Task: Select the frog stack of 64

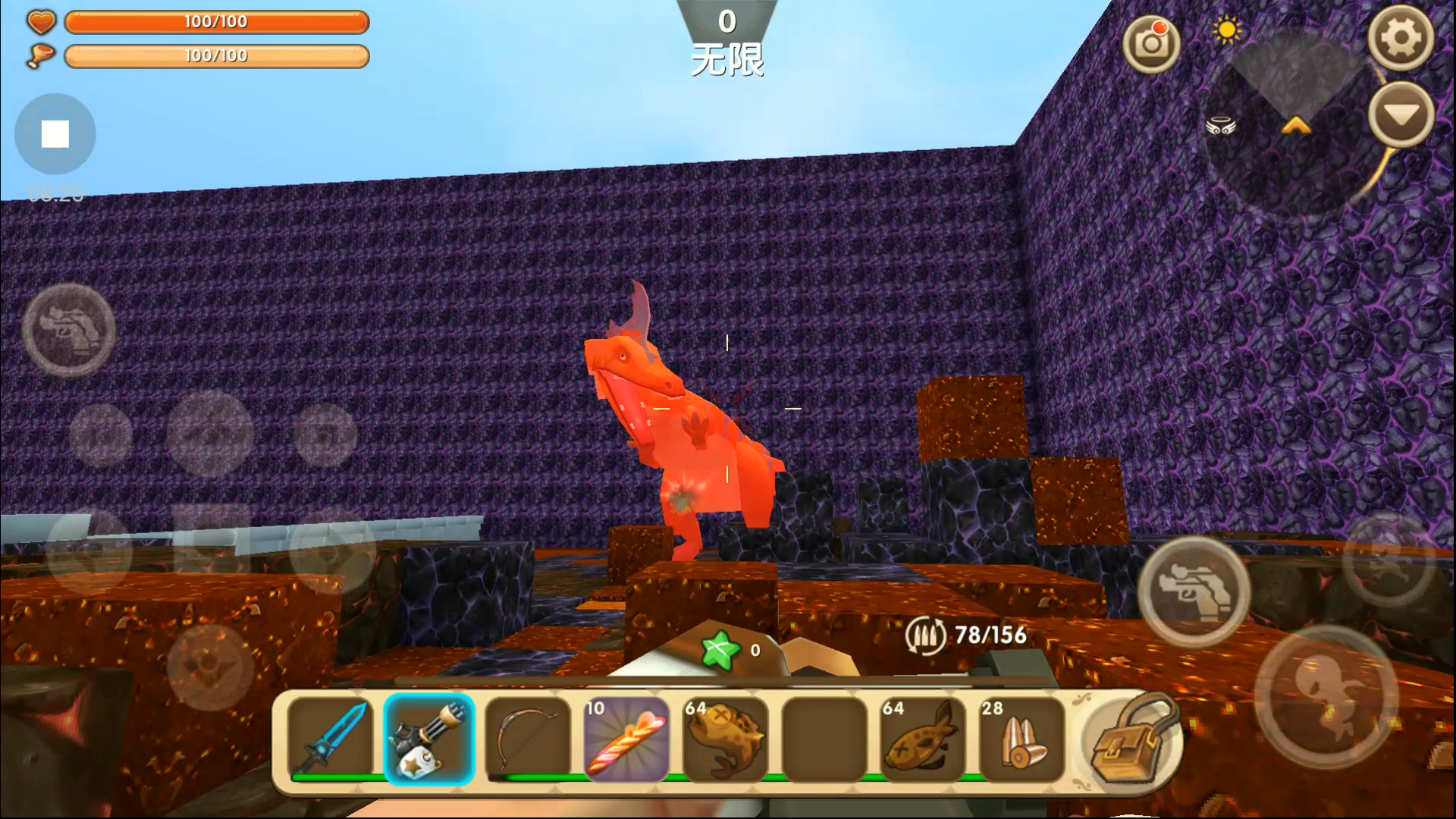Action: 725,739
